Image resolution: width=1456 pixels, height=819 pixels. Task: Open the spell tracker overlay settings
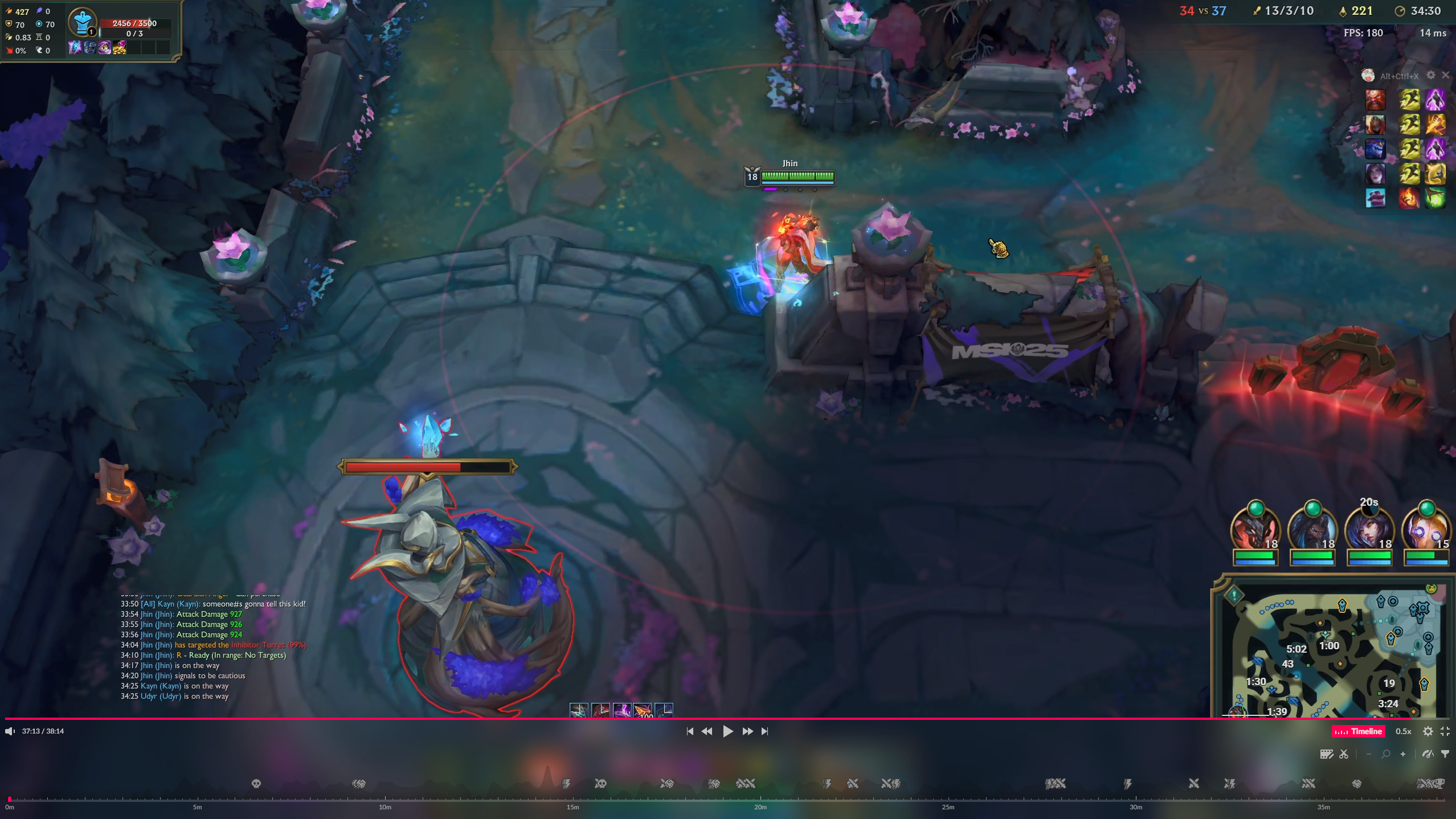click(1430, 75)
